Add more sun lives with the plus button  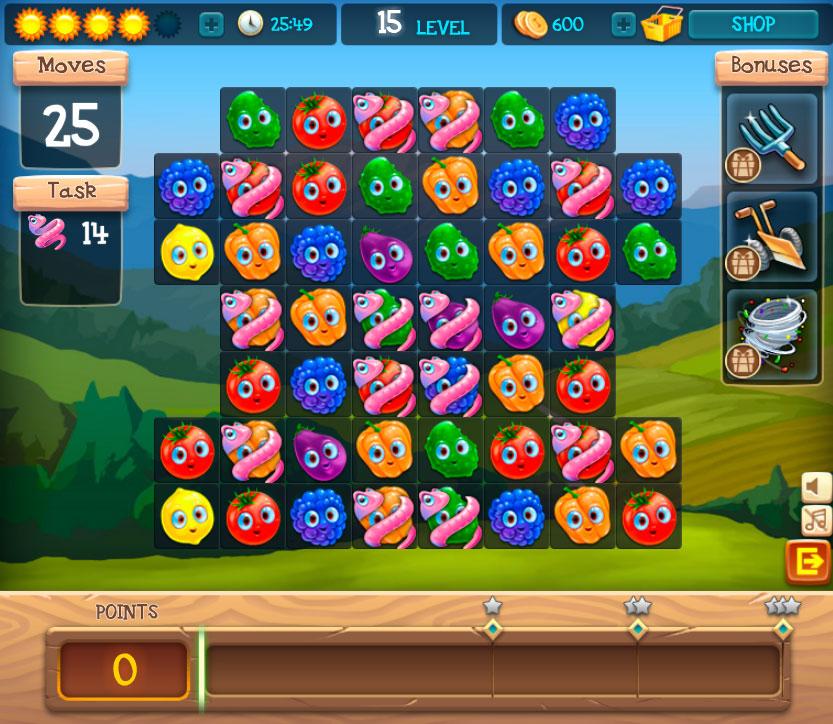pos(211,25)
